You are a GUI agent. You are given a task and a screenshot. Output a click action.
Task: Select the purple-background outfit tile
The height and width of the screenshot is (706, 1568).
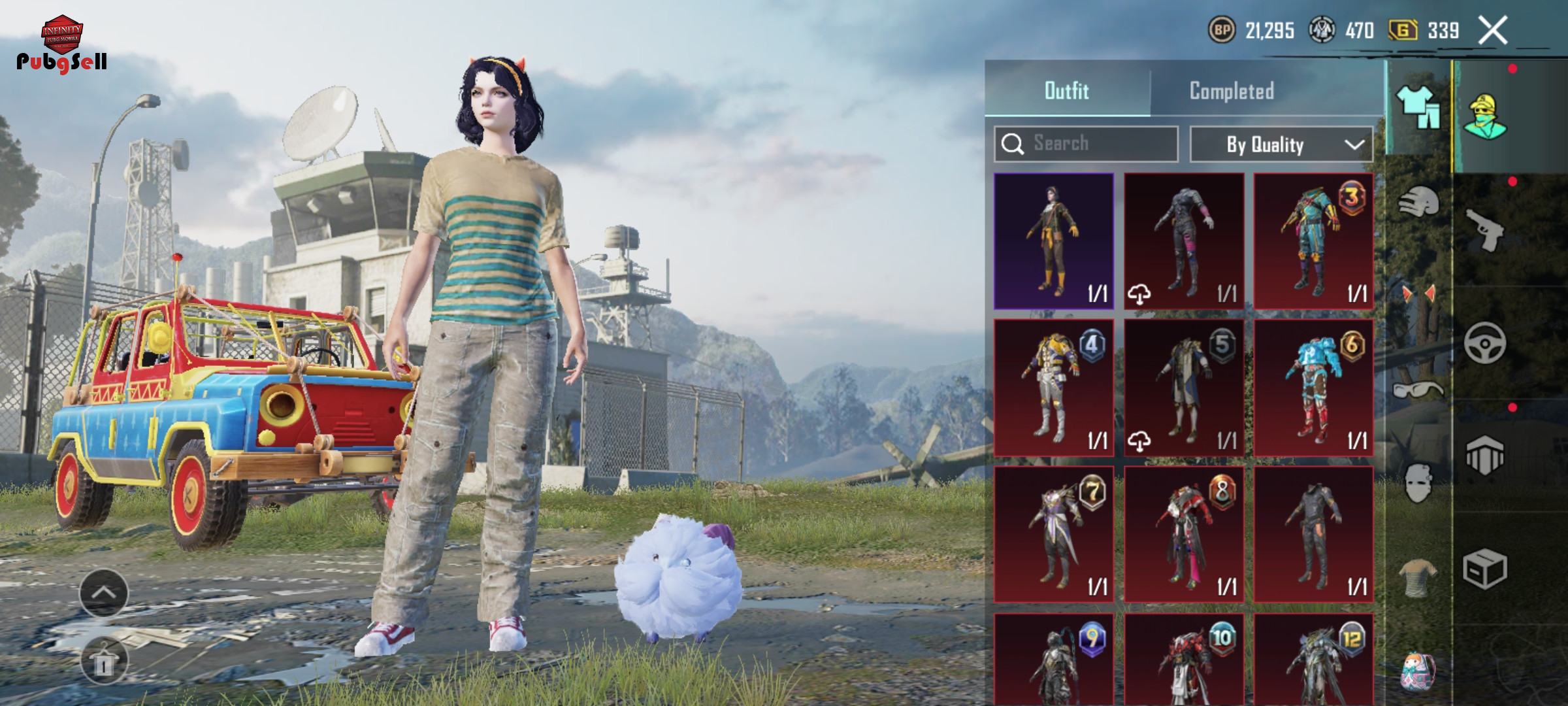tap(1053, 241)
